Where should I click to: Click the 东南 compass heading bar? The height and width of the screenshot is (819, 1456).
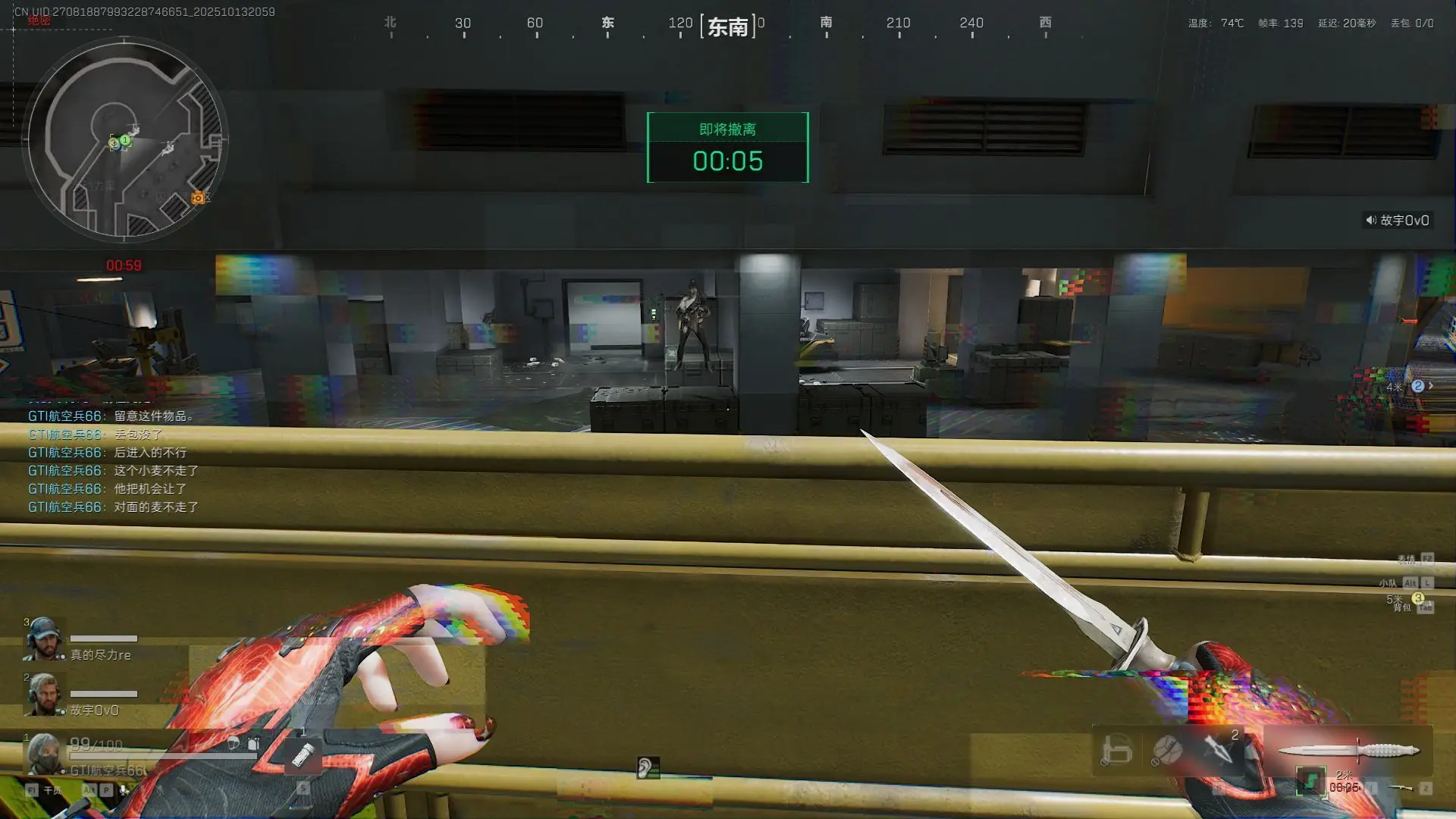point(727,27)
